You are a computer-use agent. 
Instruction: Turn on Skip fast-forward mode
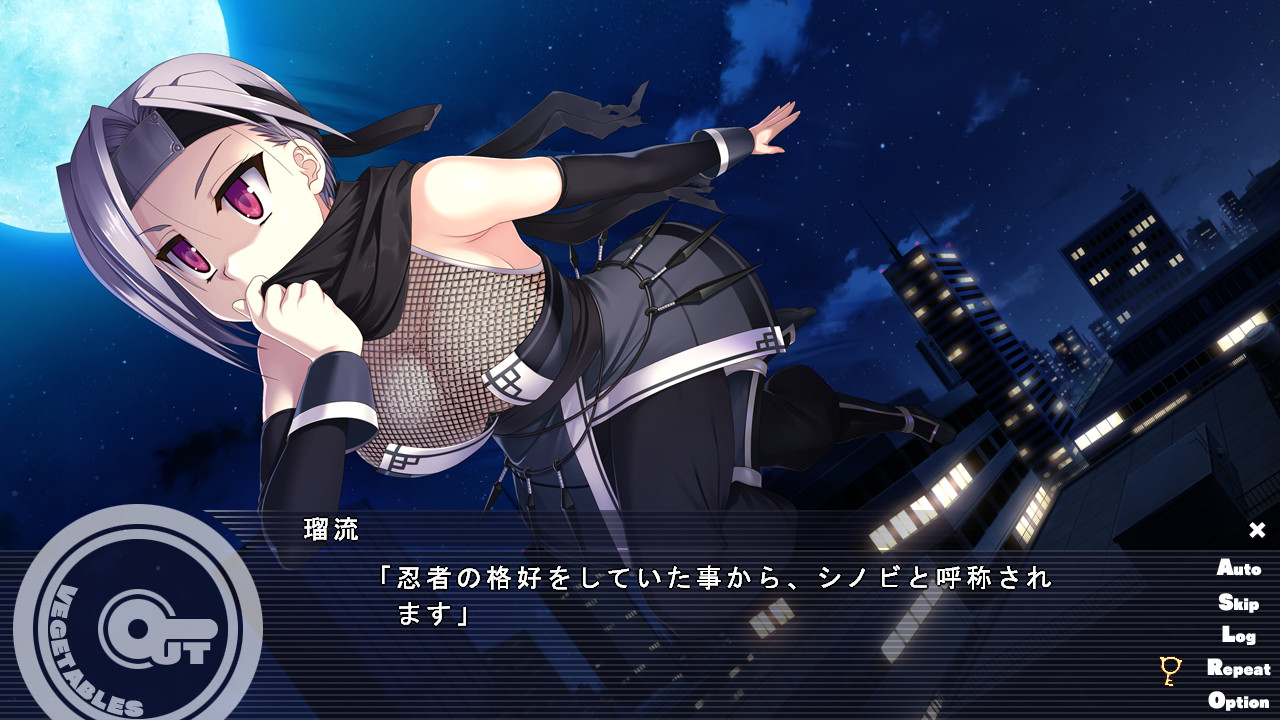(1237, 602)
